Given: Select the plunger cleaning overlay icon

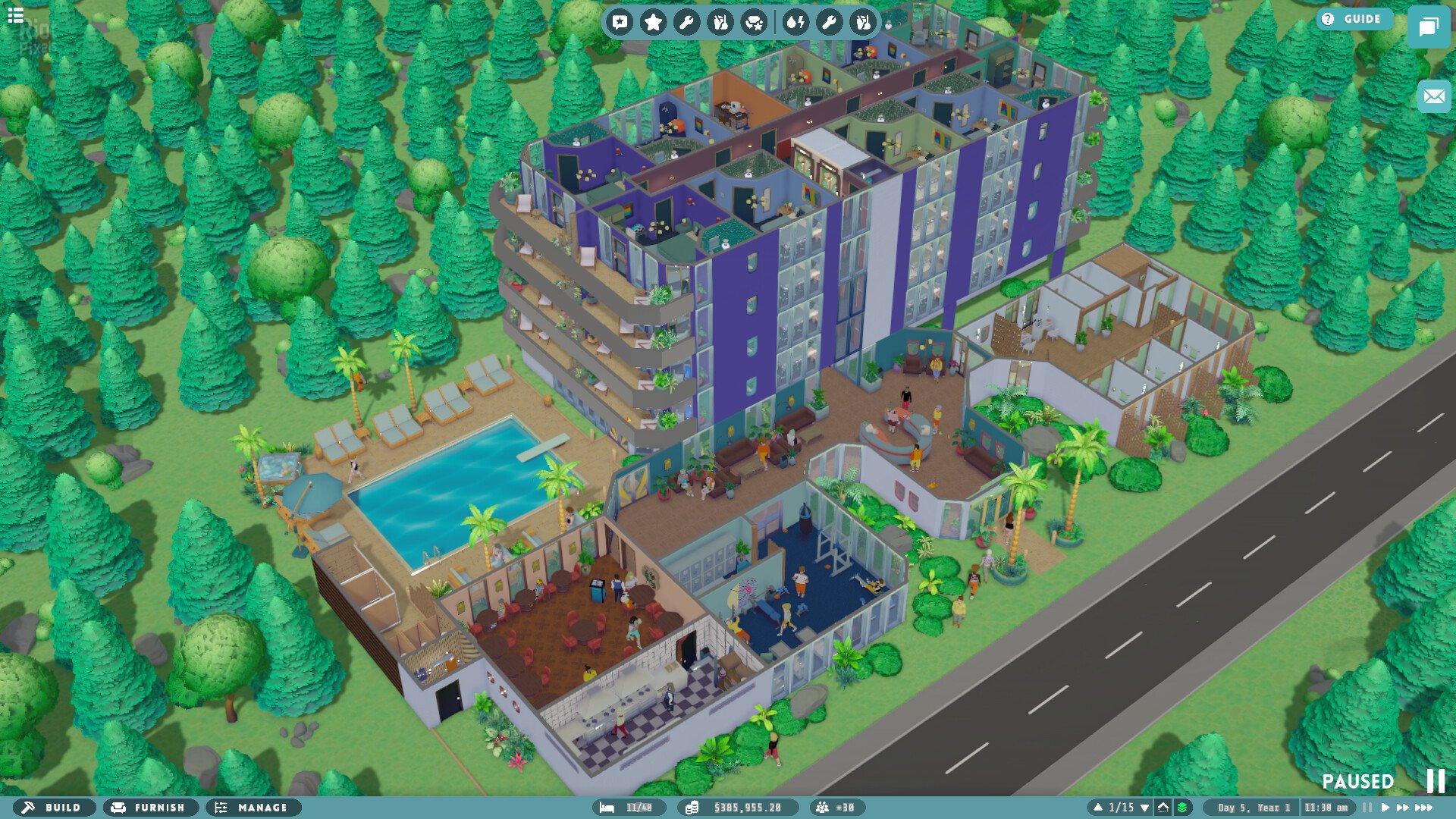Looking at the screenshot, I should pos(722,23).
